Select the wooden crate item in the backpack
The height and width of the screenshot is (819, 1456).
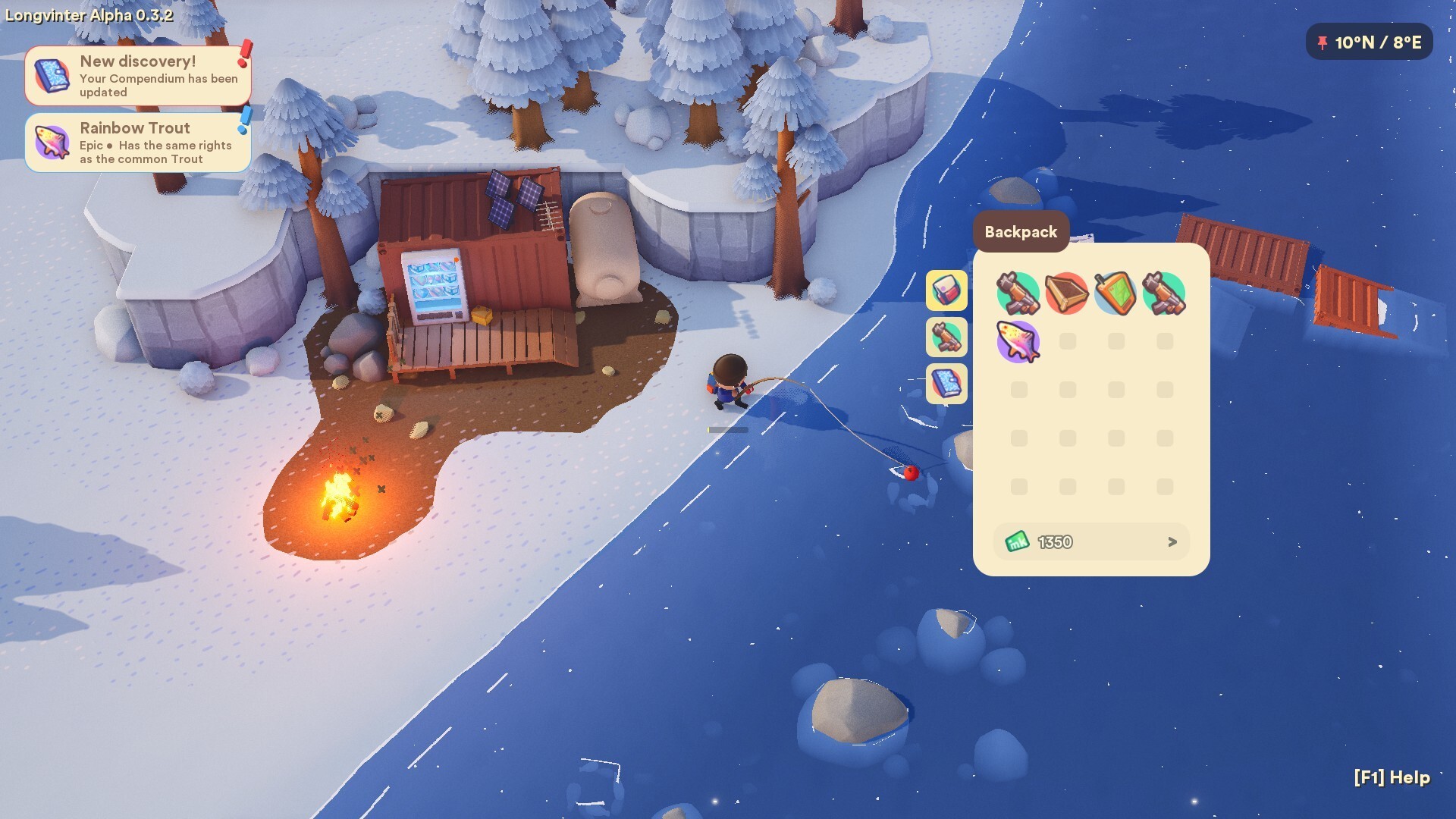point(1068,293)
